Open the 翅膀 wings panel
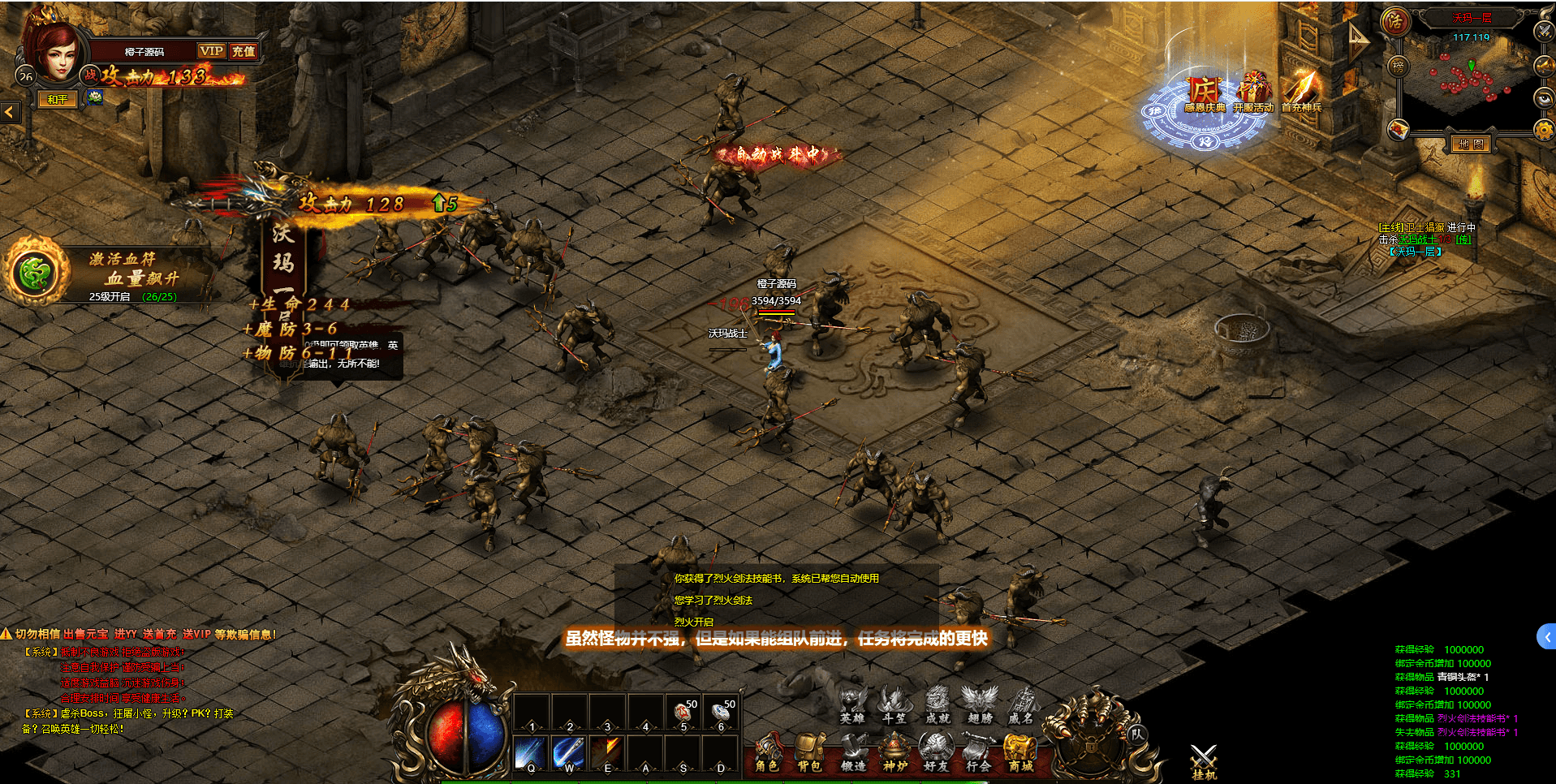1556x784 pixels. coord(980,704)
